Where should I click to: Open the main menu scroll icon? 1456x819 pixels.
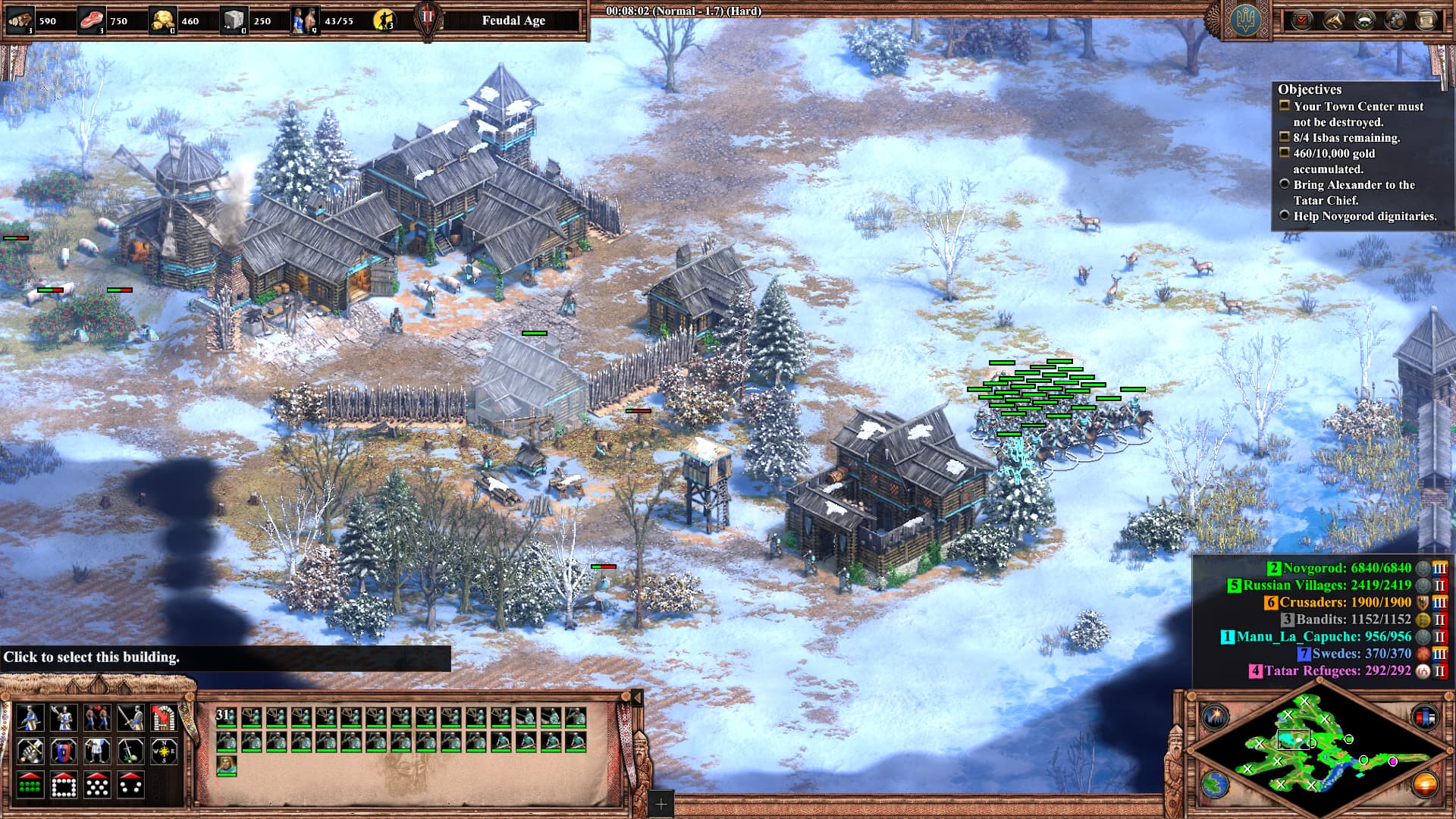(1426, 20)
